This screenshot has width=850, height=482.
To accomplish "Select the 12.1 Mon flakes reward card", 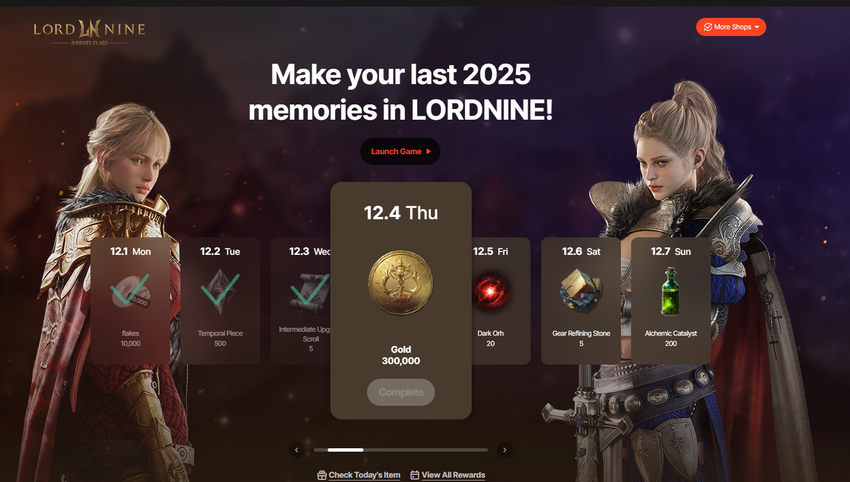I will pyautogui.click(x=130, y=300).
